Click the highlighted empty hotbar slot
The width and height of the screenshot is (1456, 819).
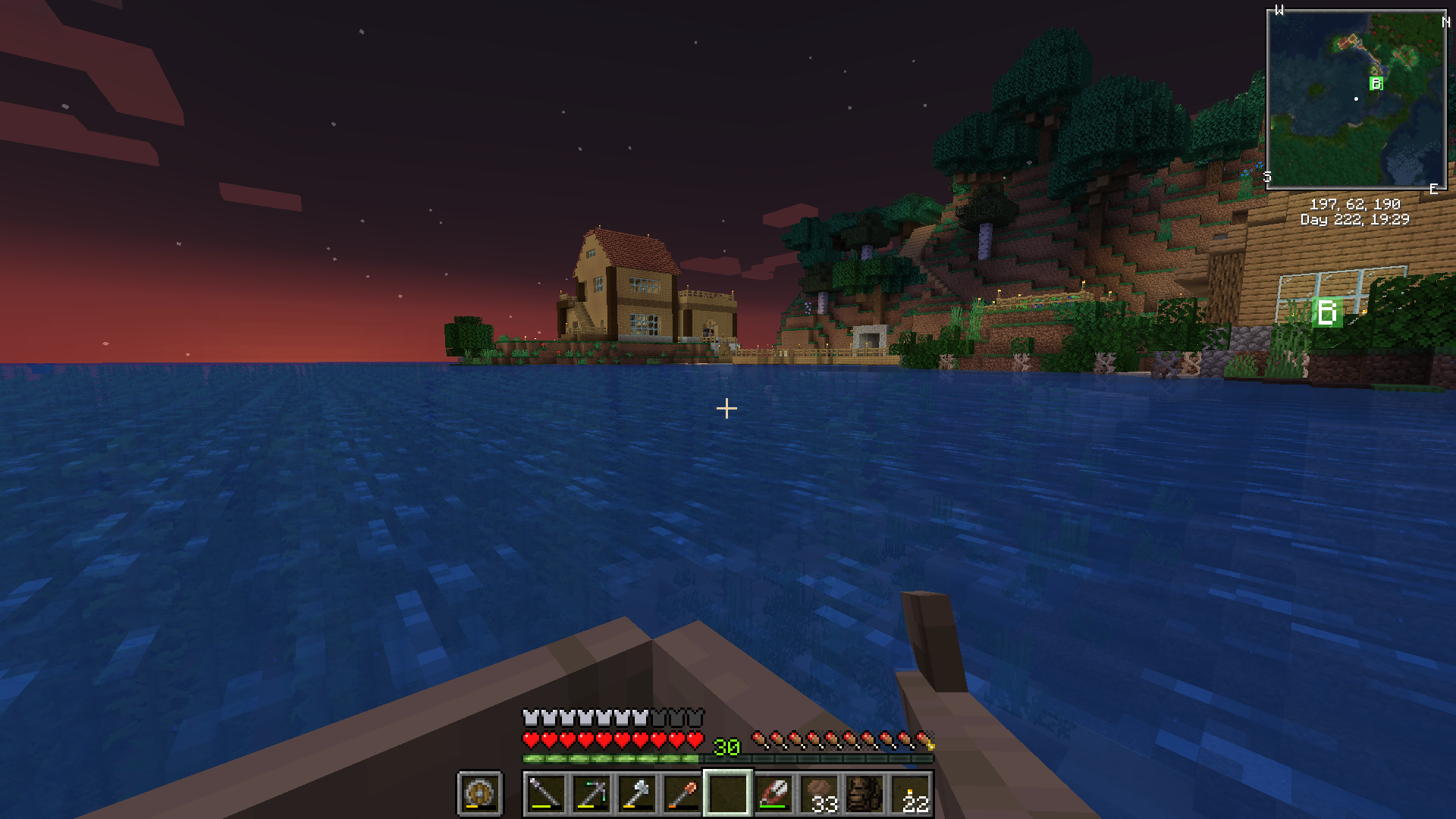727,794
